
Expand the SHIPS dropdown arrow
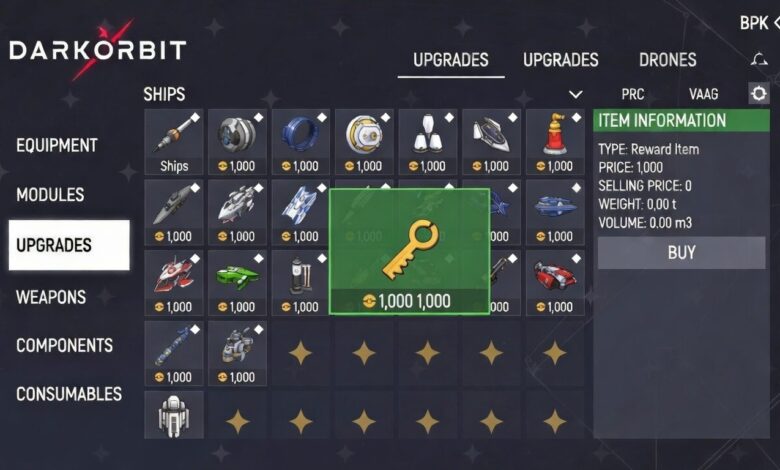575,94
